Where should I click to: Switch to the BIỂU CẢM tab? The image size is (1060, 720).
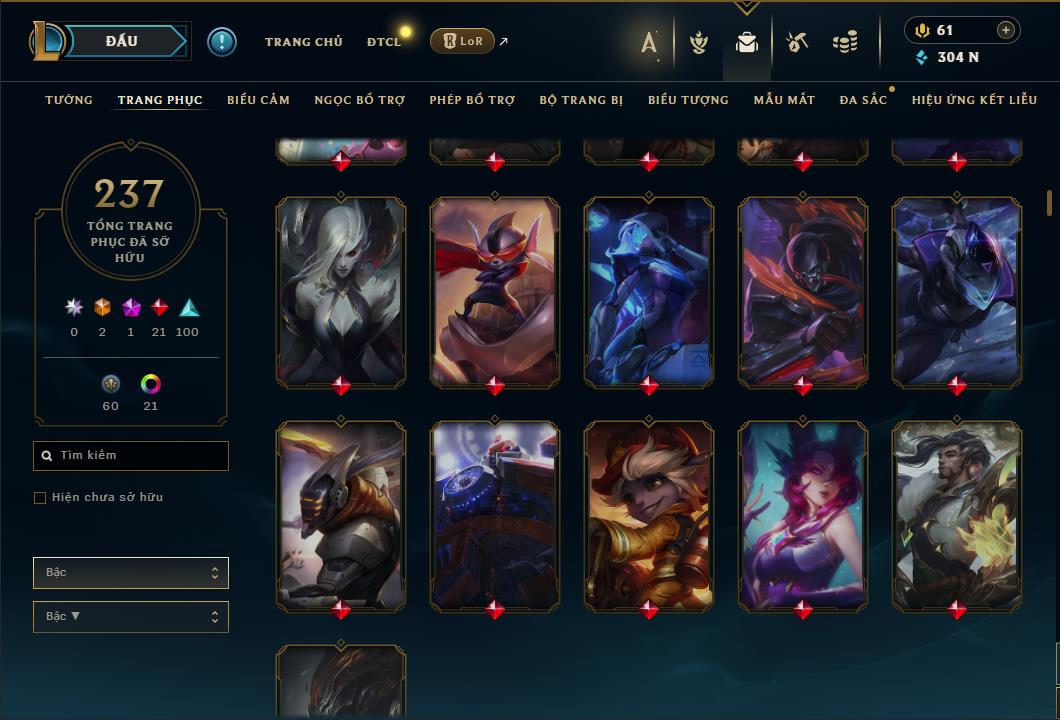tap(258, 100)
